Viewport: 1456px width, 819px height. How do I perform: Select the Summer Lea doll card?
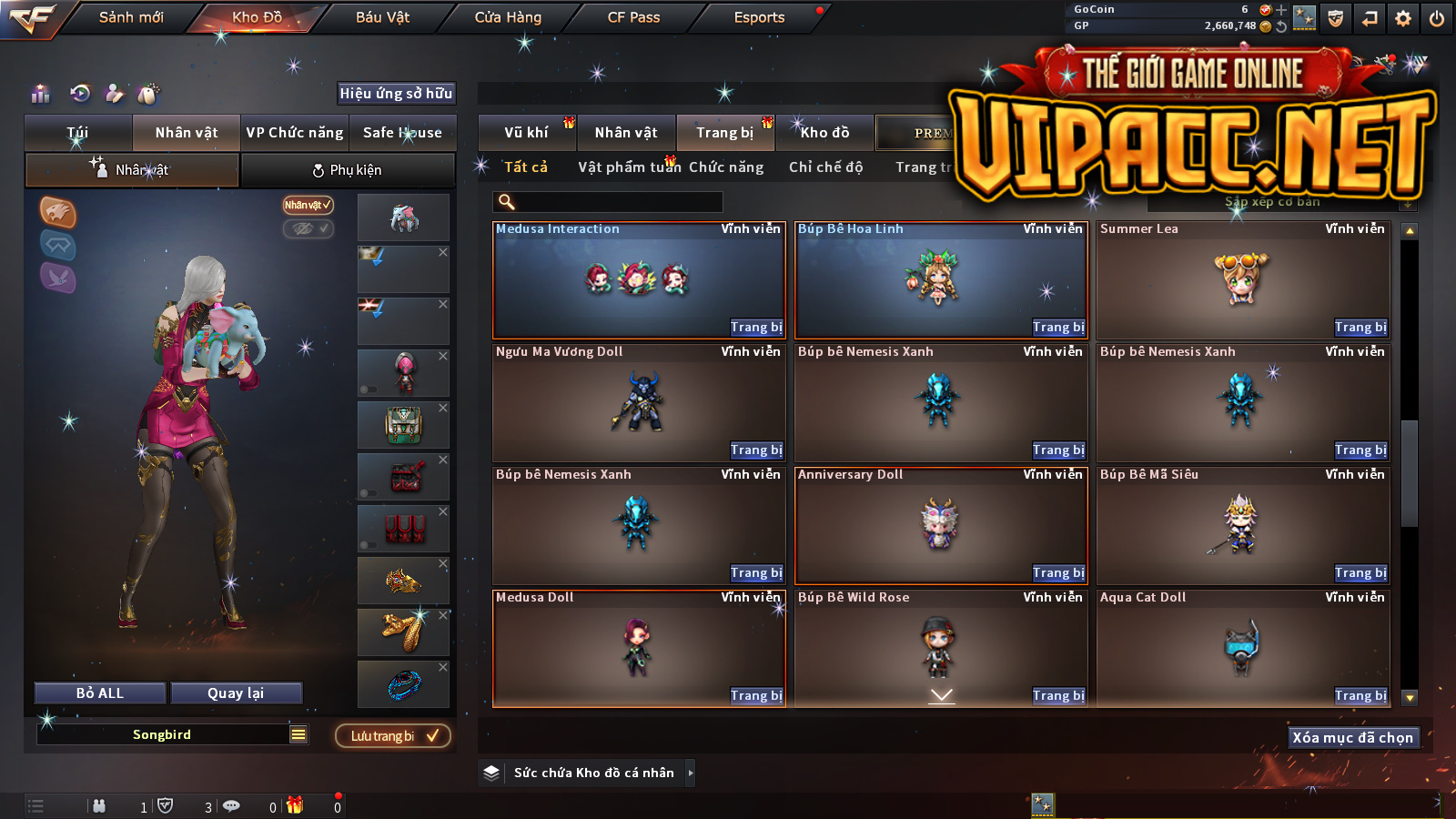[1243, 280]
